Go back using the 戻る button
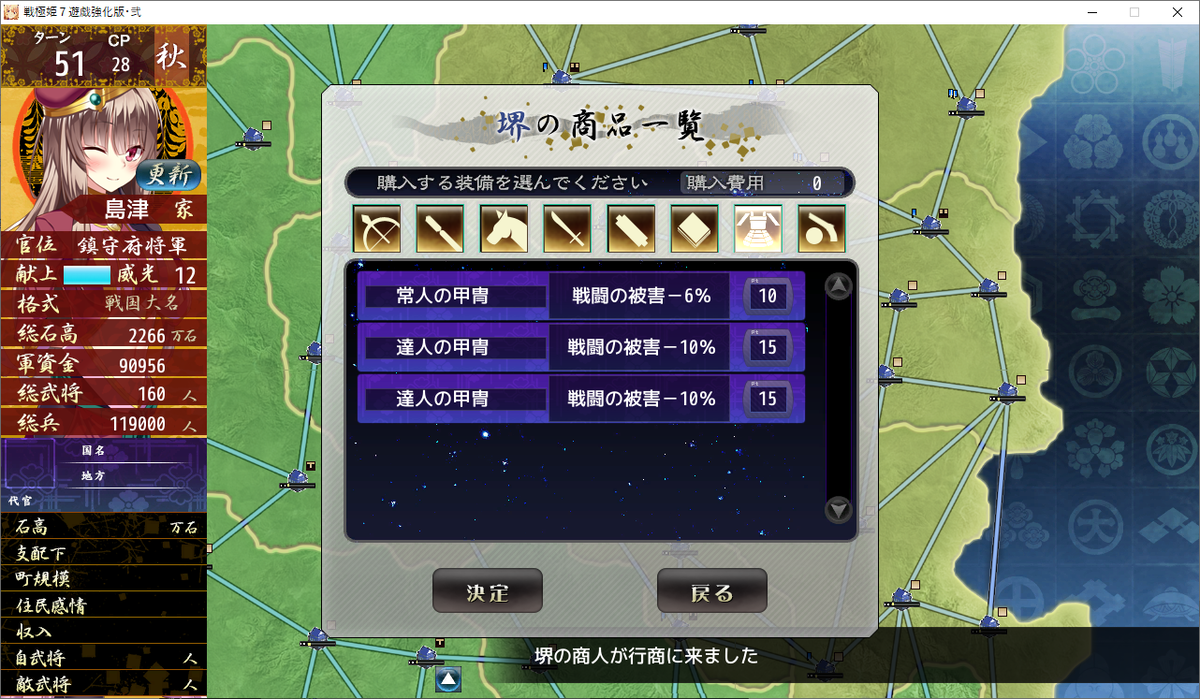 [711, 591]
